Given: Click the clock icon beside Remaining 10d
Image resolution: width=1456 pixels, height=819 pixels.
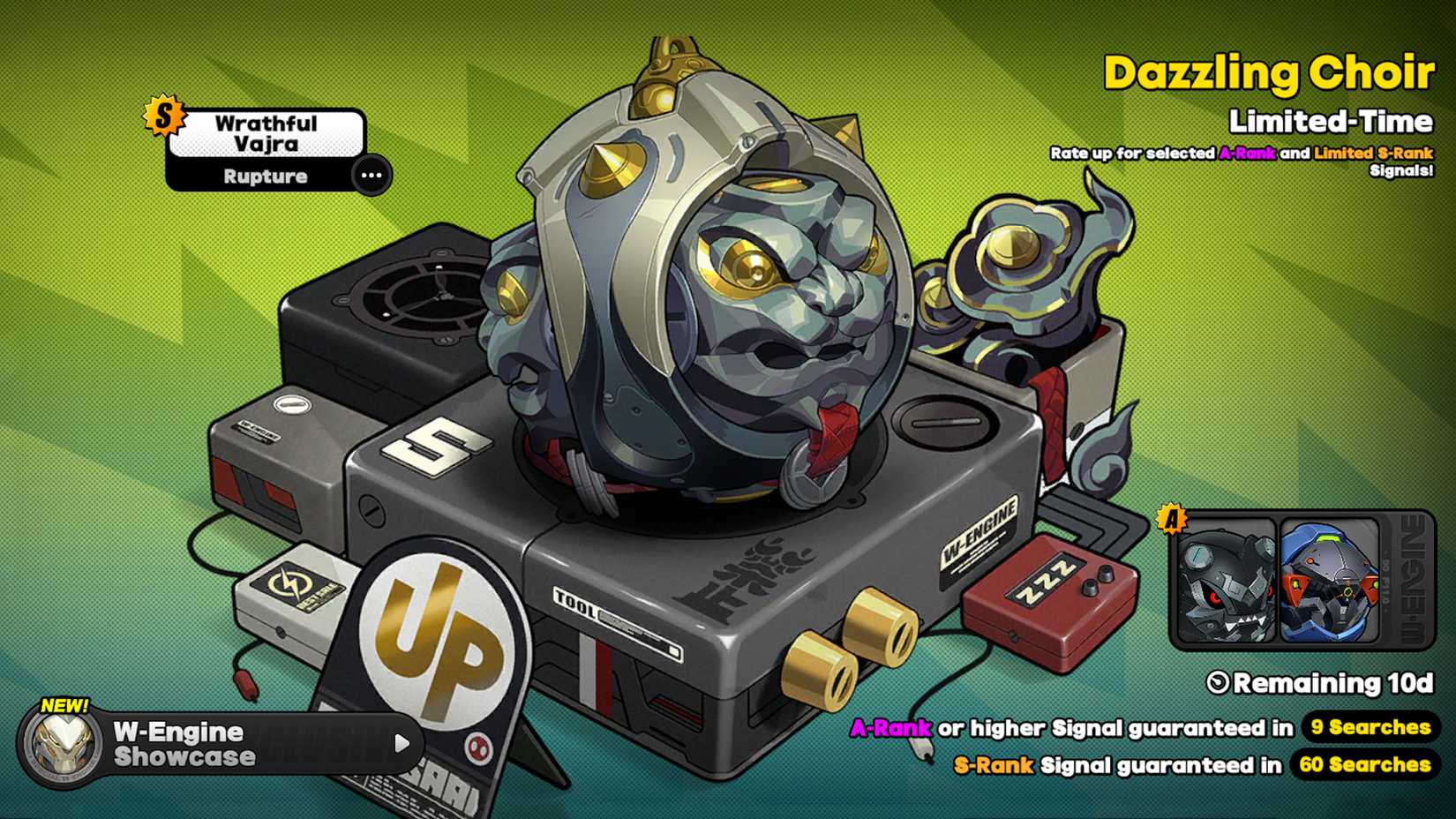Looking at the screenshot, I should (x=1217, y=683).
